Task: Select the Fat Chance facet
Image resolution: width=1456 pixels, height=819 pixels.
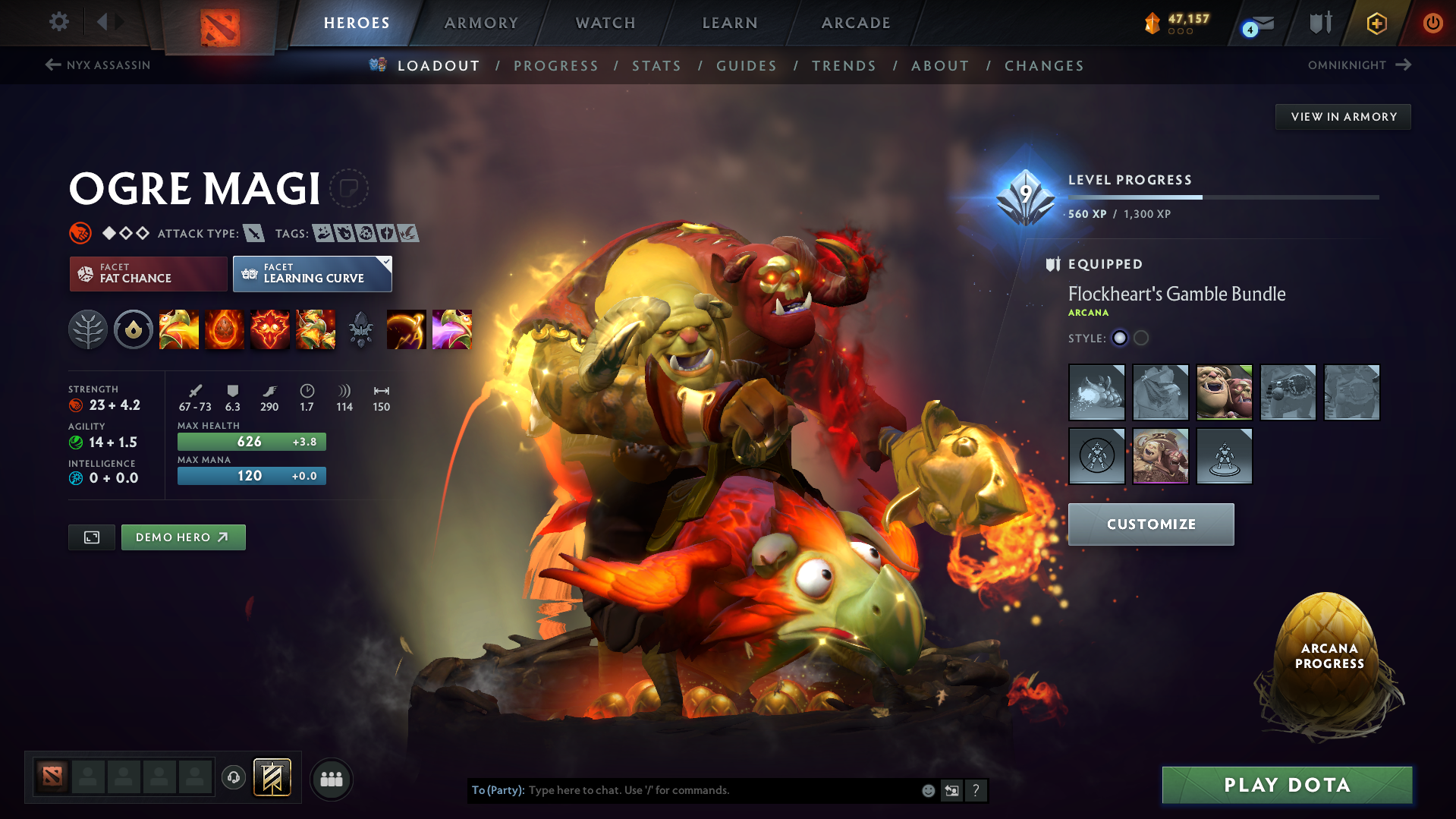Action: [147, 273]
